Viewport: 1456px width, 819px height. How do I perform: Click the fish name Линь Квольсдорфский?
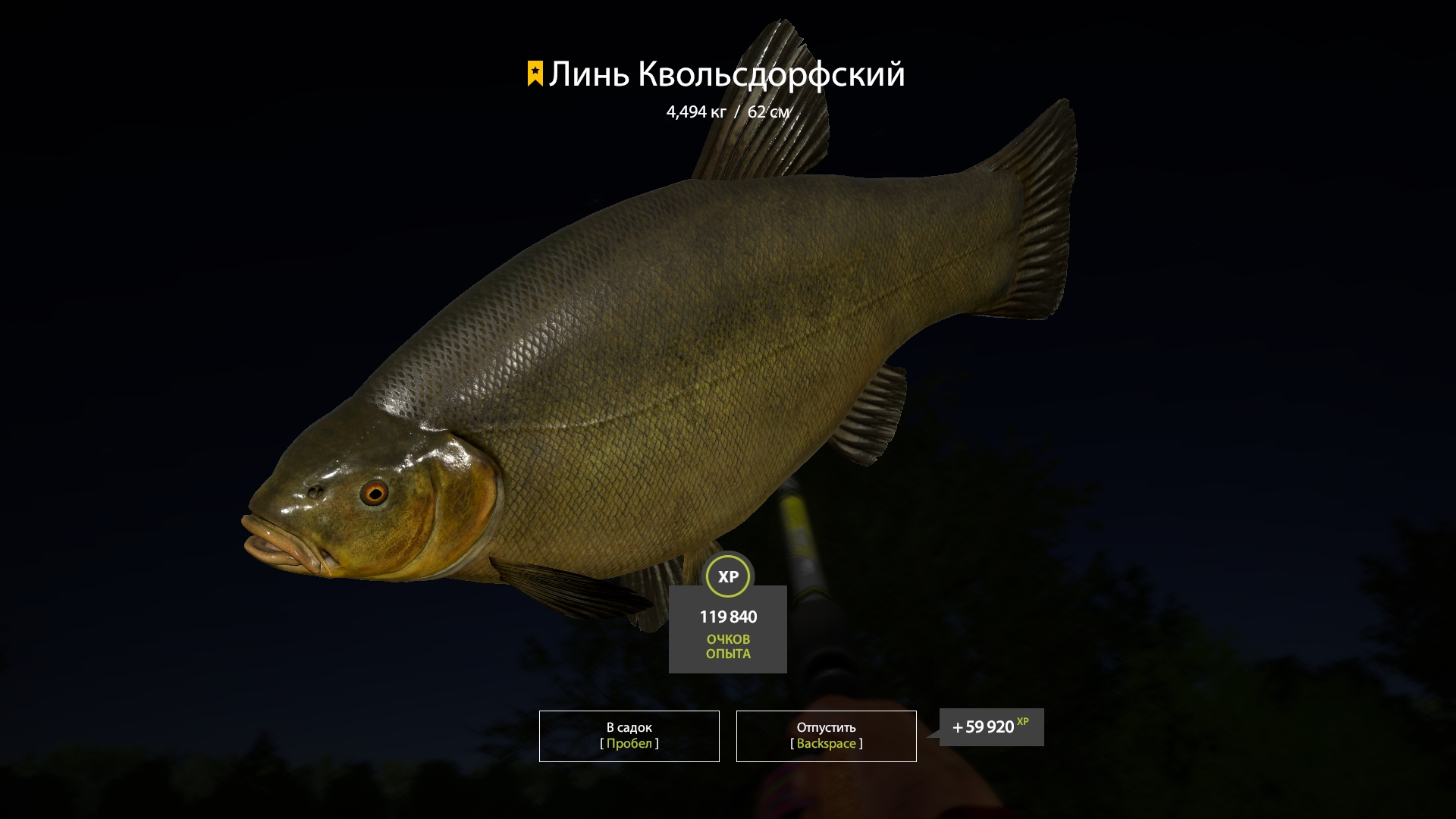[x=728, y=74]
